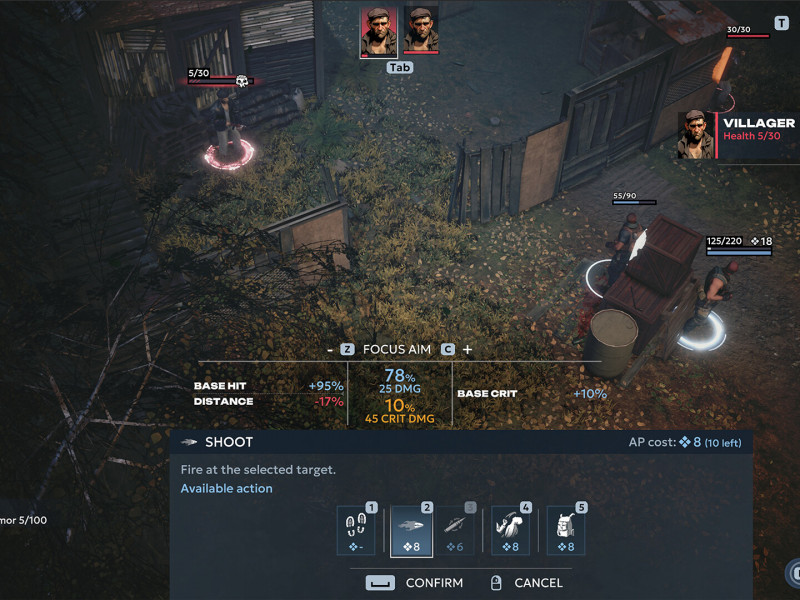This screenshot has height=600, width=800.
Task: Open the backpack action in slot 5
Action: tap(566, 531)
